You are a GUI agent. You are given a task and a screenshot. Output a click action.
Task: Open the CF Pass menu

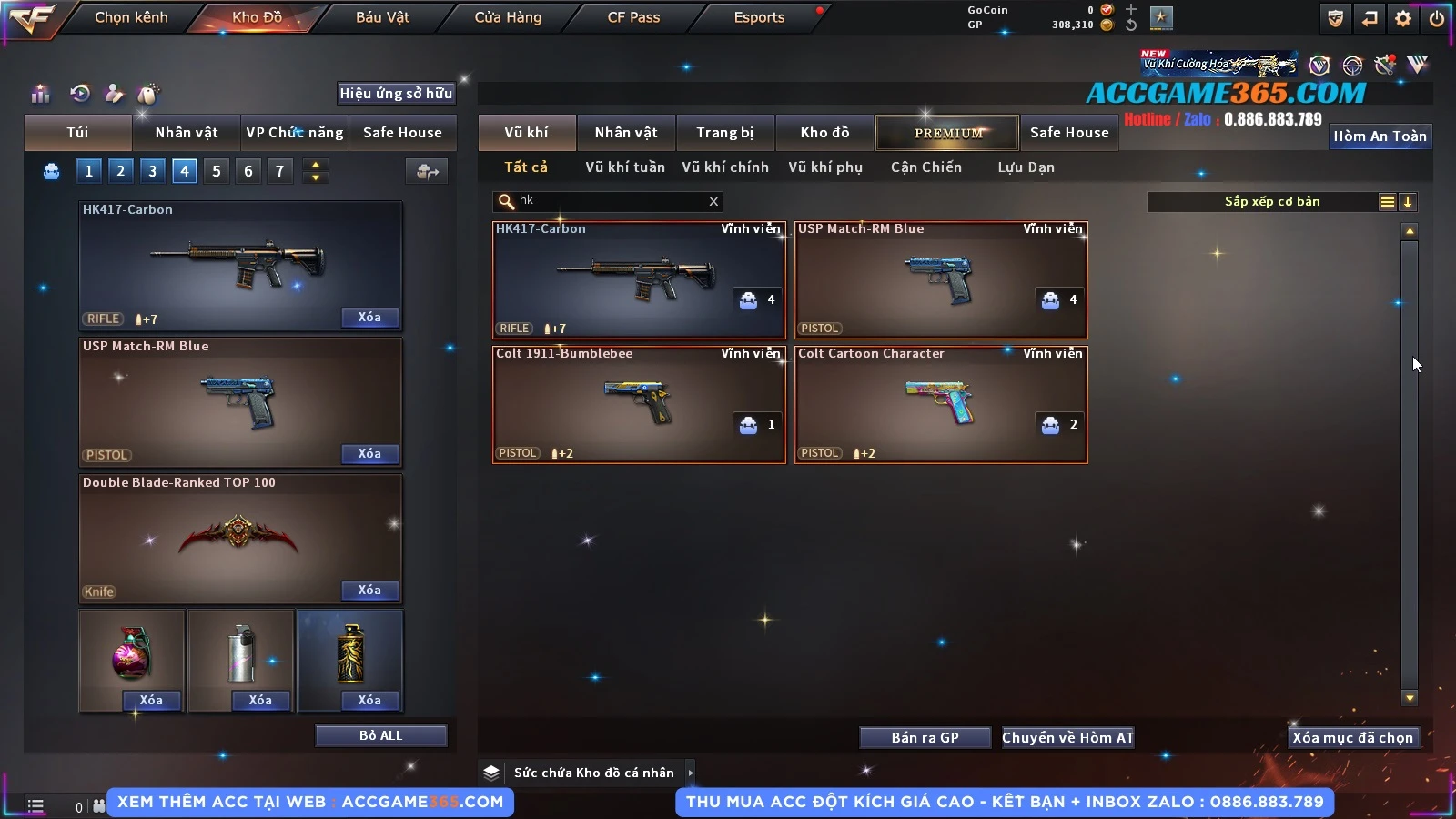633,17
